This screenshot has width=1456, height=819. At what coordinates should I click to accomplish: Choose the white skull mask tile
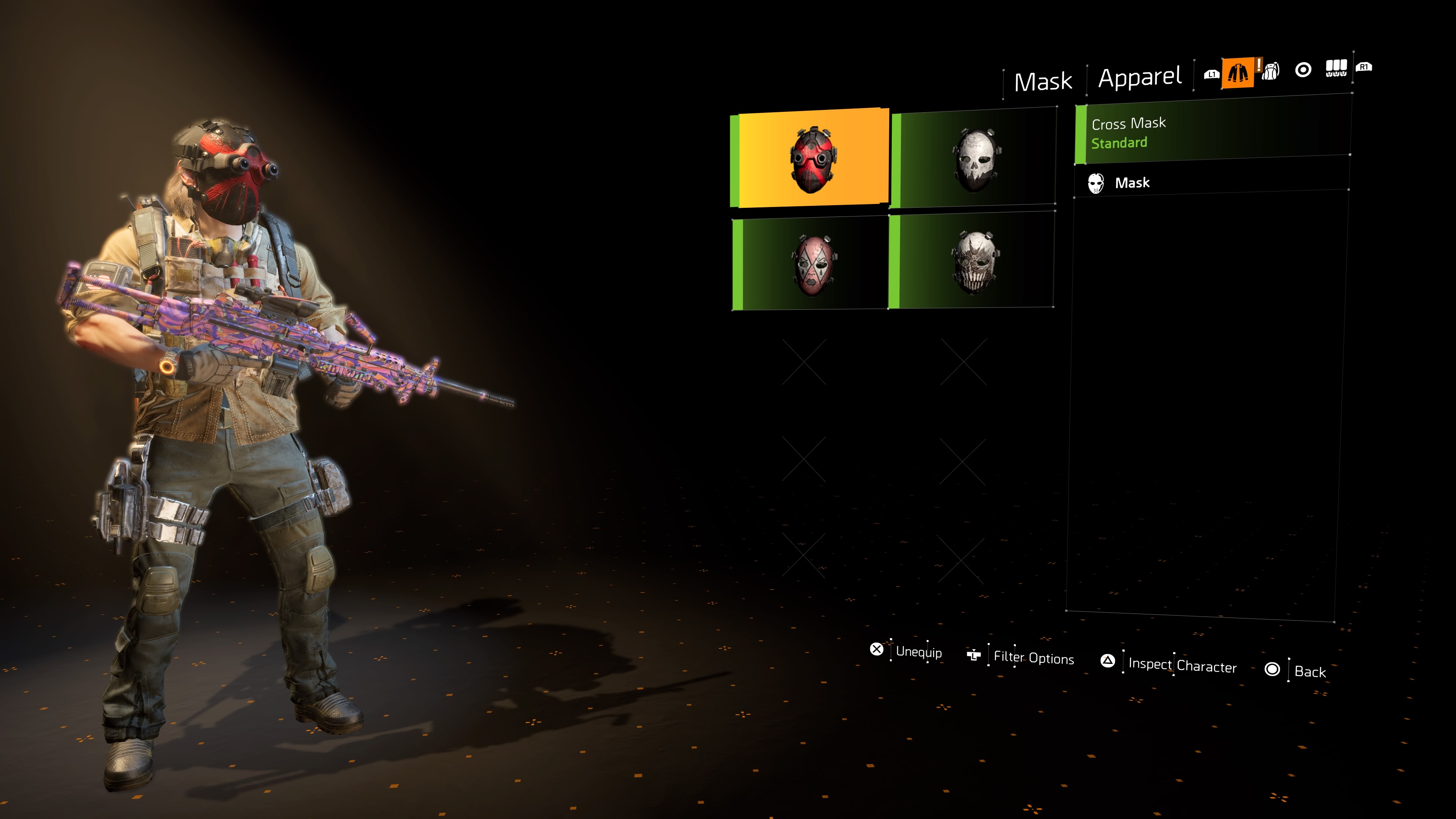point(974,159)
